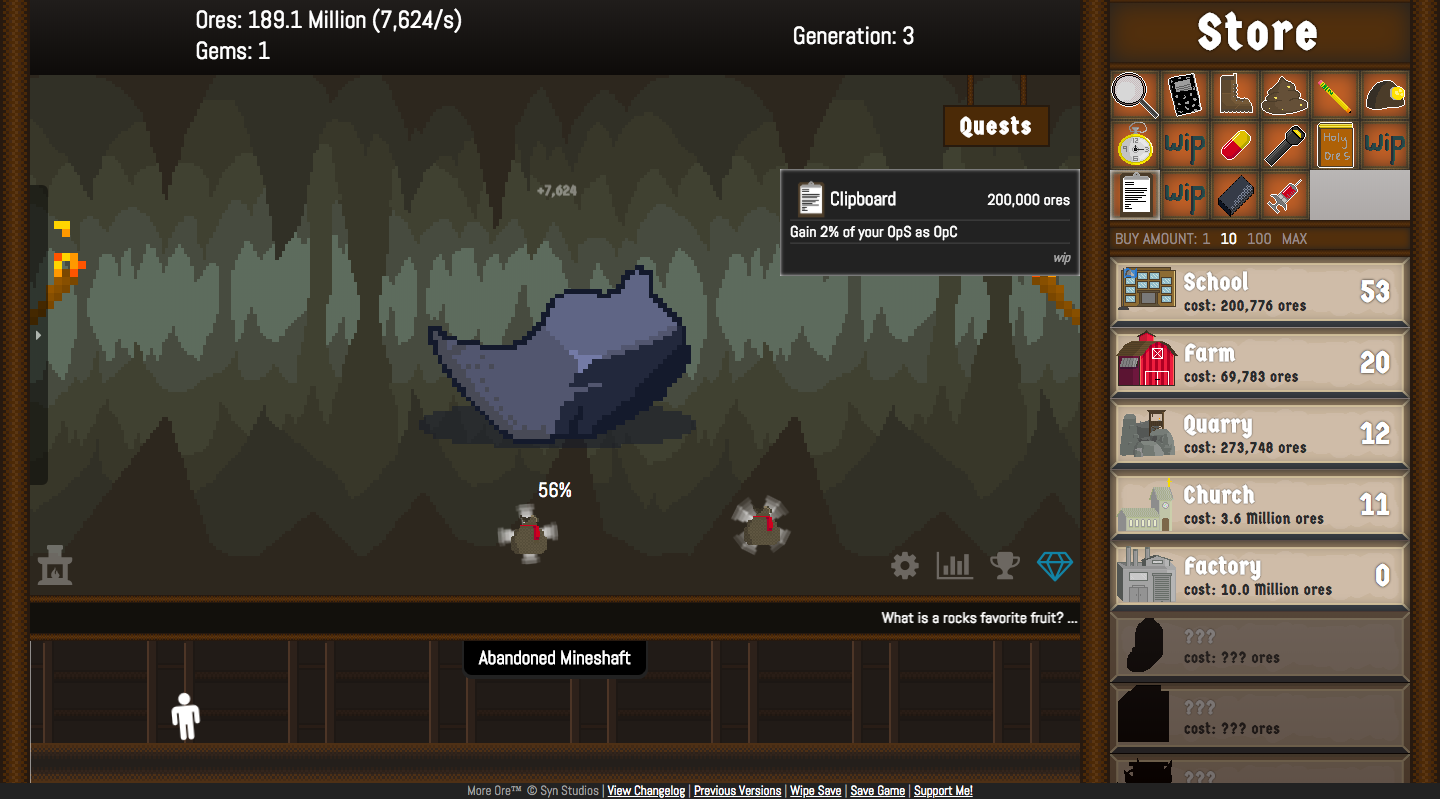Open the View Changelog link

point(646,791)
